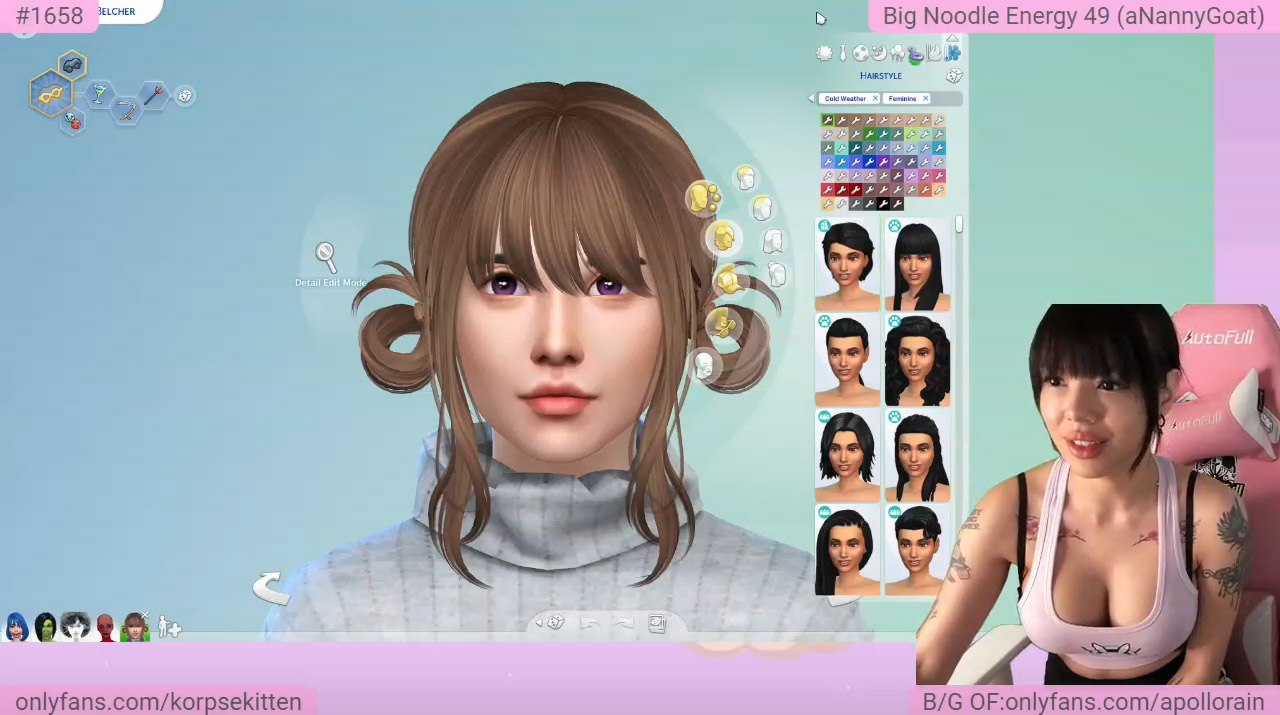1280x715 pixels.
Task: Randomize traits with the dice icon
Action: (184, 96)
